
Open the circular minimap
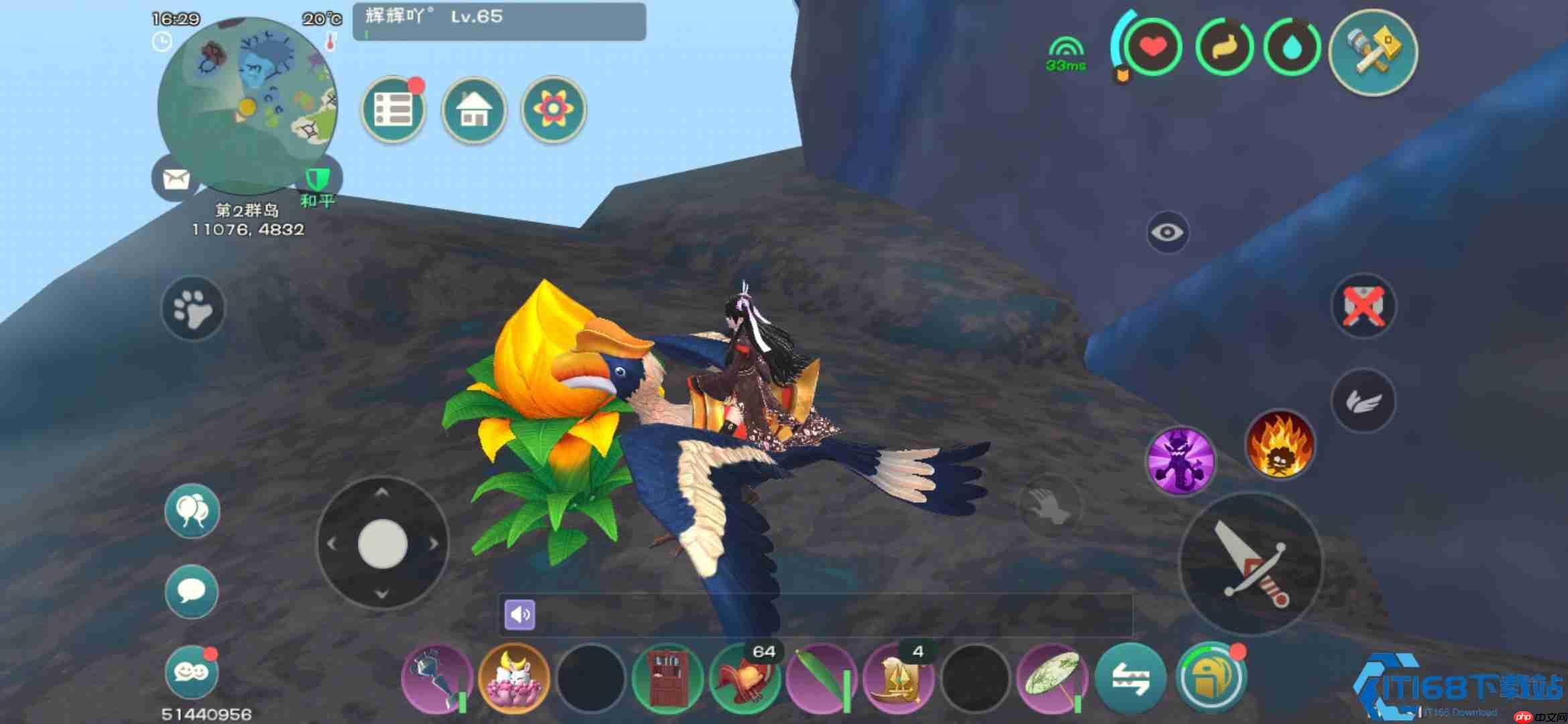(x=247, y=107)
